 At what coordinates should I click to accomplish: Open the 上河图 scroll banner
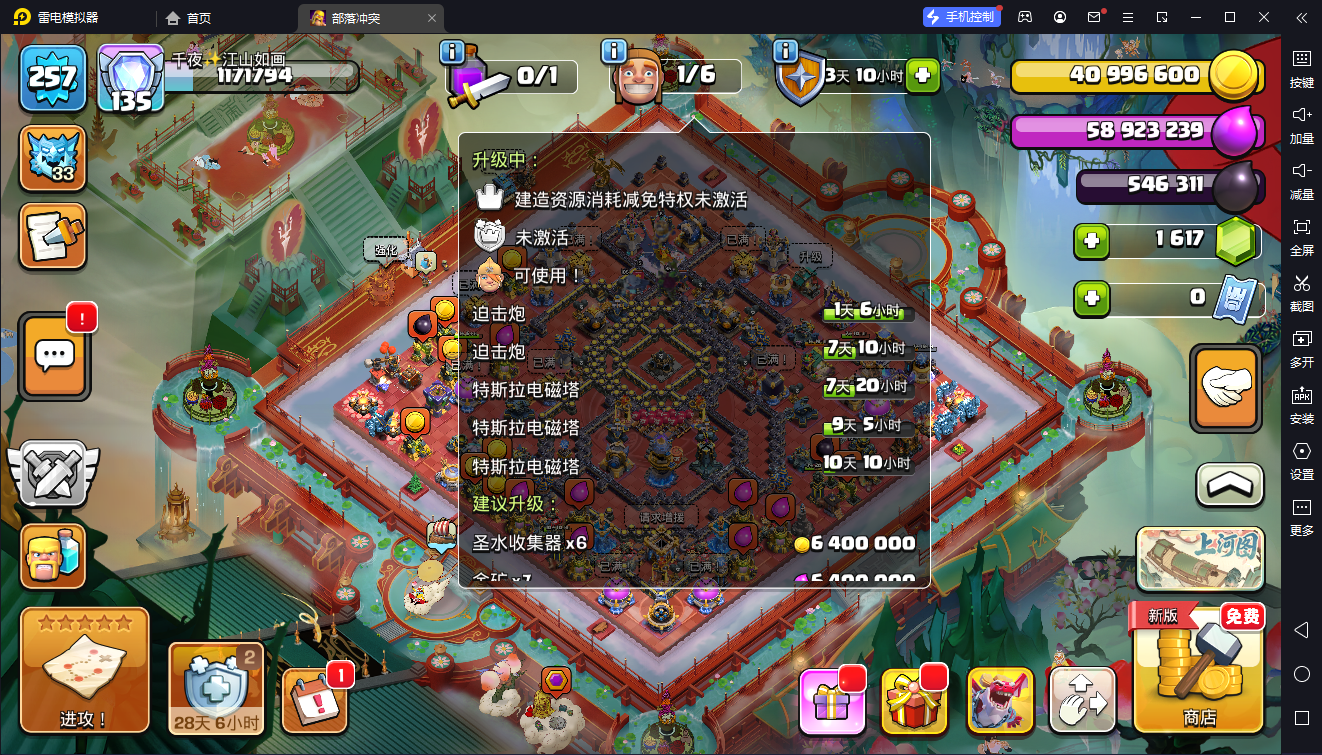point(1198,558)
